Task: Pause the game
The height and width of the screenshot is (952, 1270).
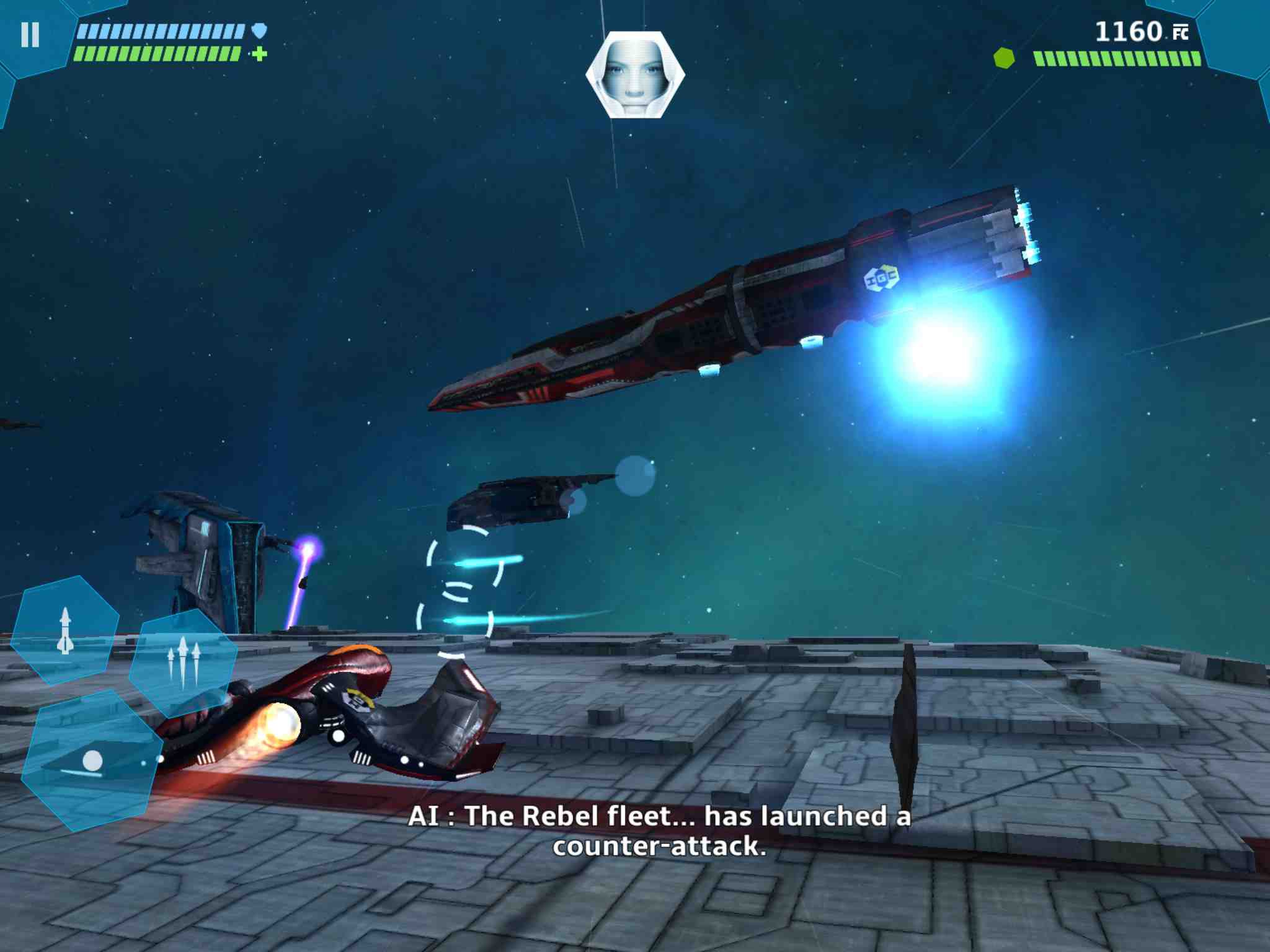Action: 30,35
